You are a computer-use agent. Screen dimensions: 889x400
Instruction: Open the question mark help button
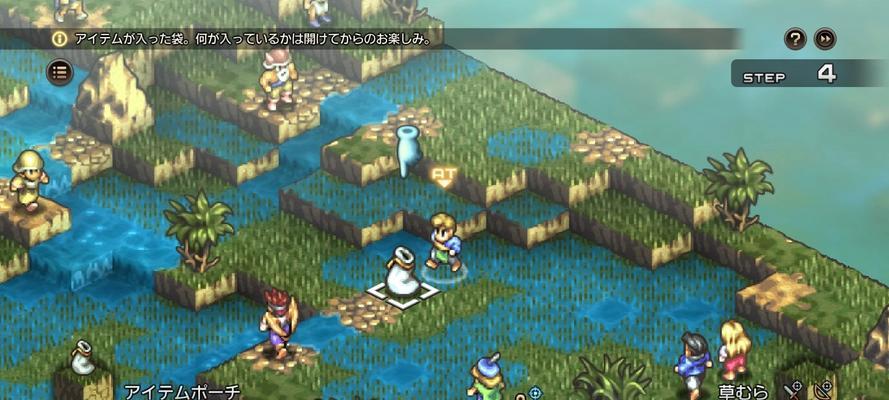point(796,39)
